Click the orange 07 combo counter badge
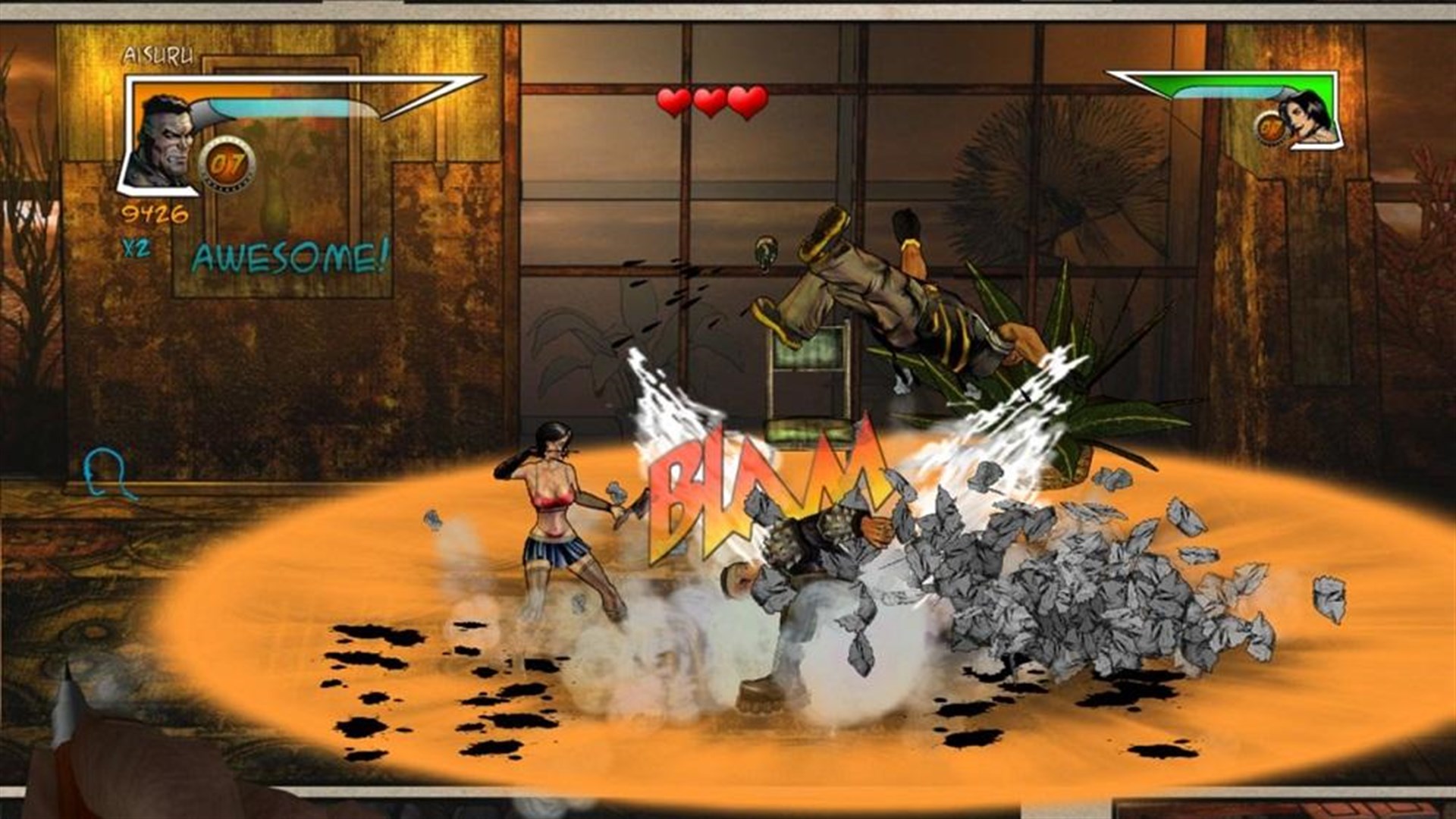This screenshot has height=819, width=1456. click(x=228, y=162)
